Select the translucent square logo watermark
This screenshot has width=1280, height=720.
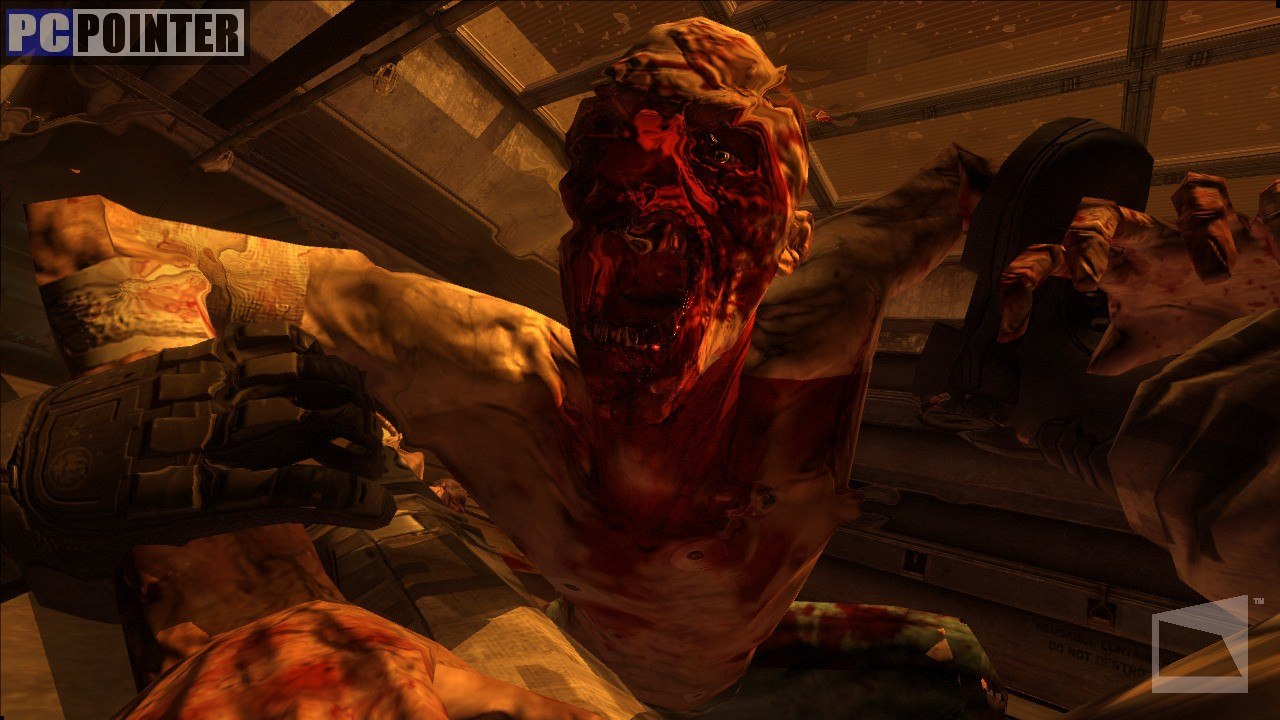coord(1200,645)
